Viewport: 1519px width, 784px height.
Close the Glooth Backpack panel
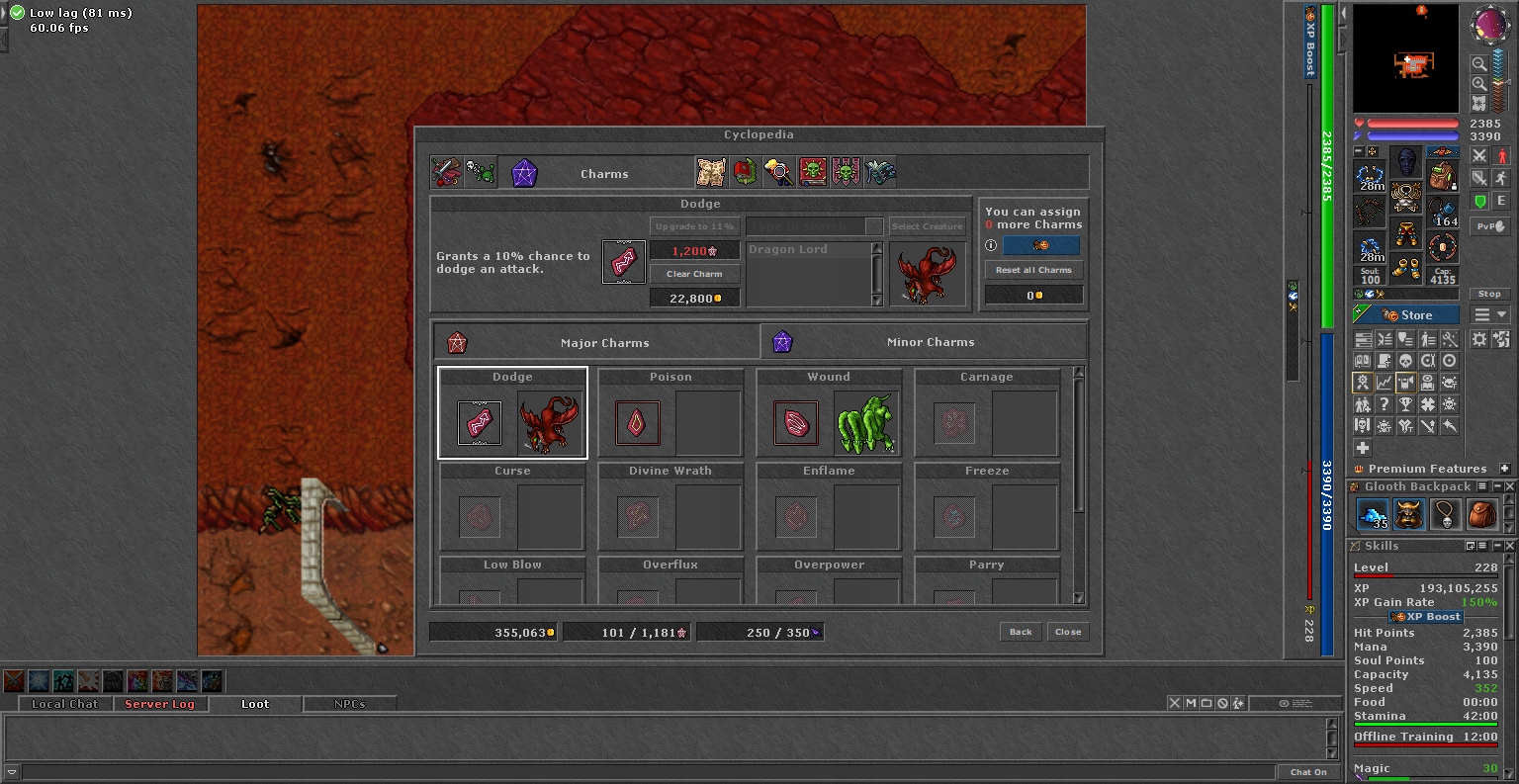coord(1511,486)
